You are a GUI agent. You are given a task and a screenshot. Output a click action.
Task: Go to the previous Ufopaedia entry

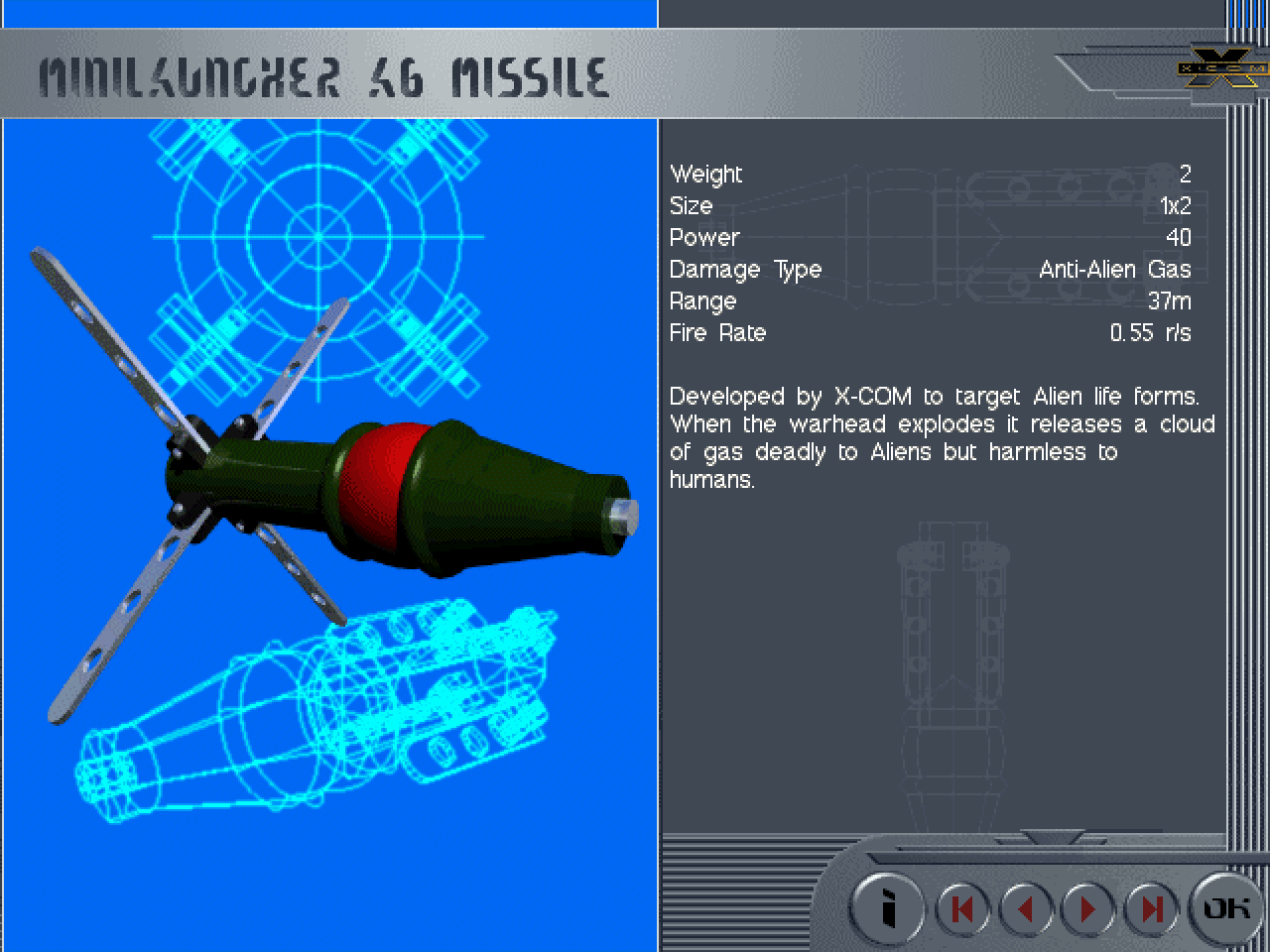click(1026, 908)
